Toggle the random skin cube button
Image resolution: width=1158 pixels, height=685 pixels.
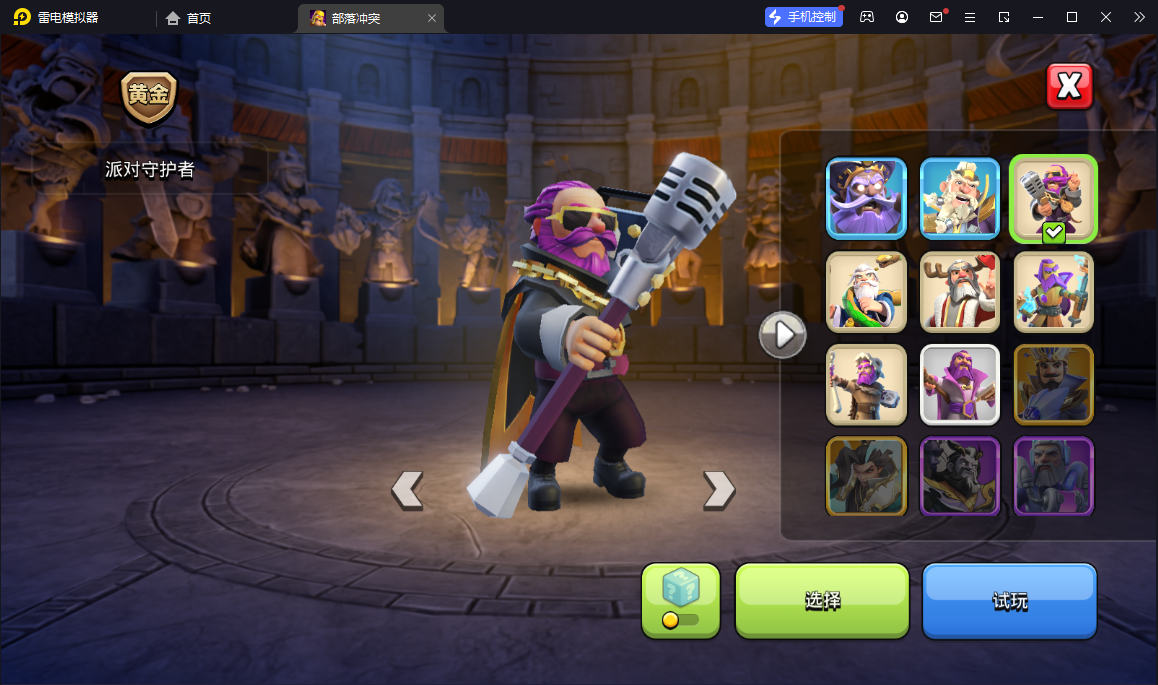pos(680,599)
